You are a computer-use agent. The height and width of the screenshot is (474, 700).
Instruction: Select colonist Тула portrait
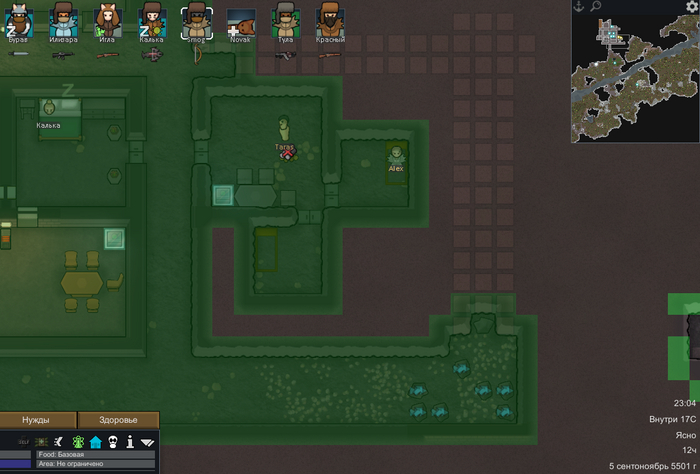285,20
